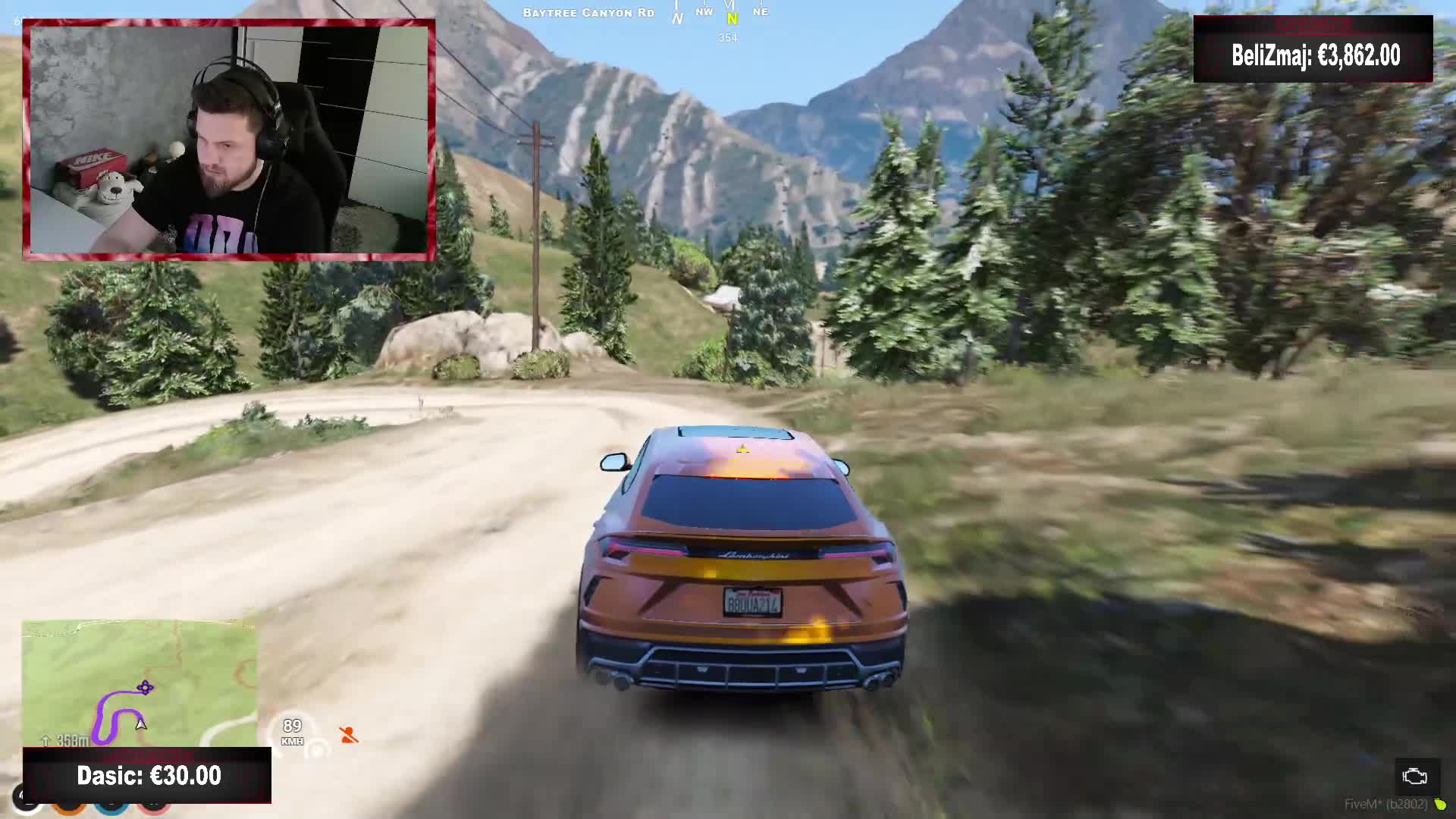Click the minimap in the lower corner
This screenshot has height=819, width=1456.
(x=140, y=682)
